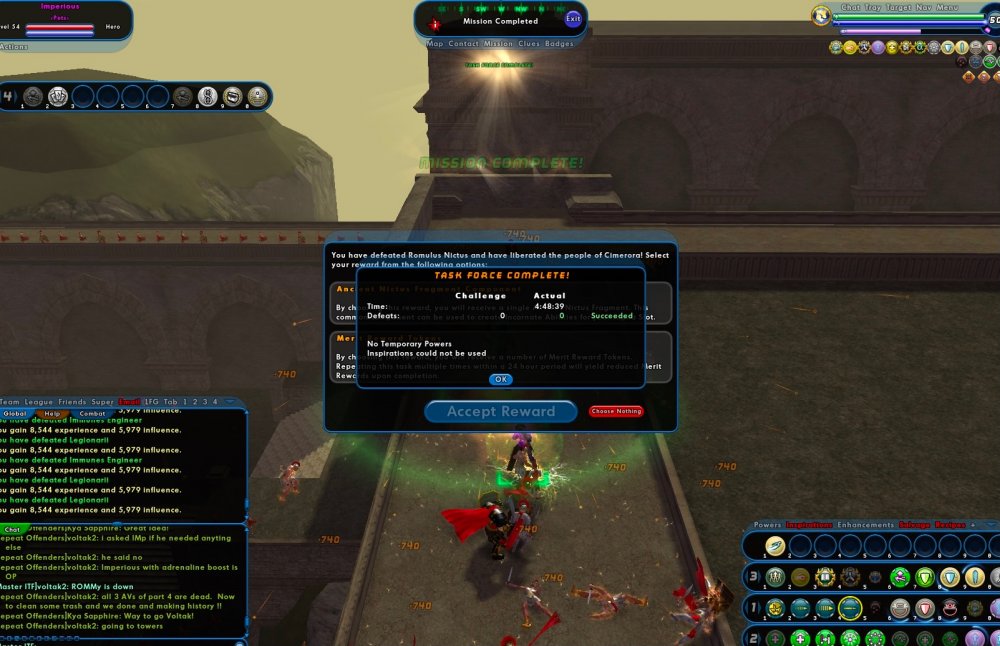Open the Contact window
Viewport: 1000px width, 646px height.
click(463, 44)
